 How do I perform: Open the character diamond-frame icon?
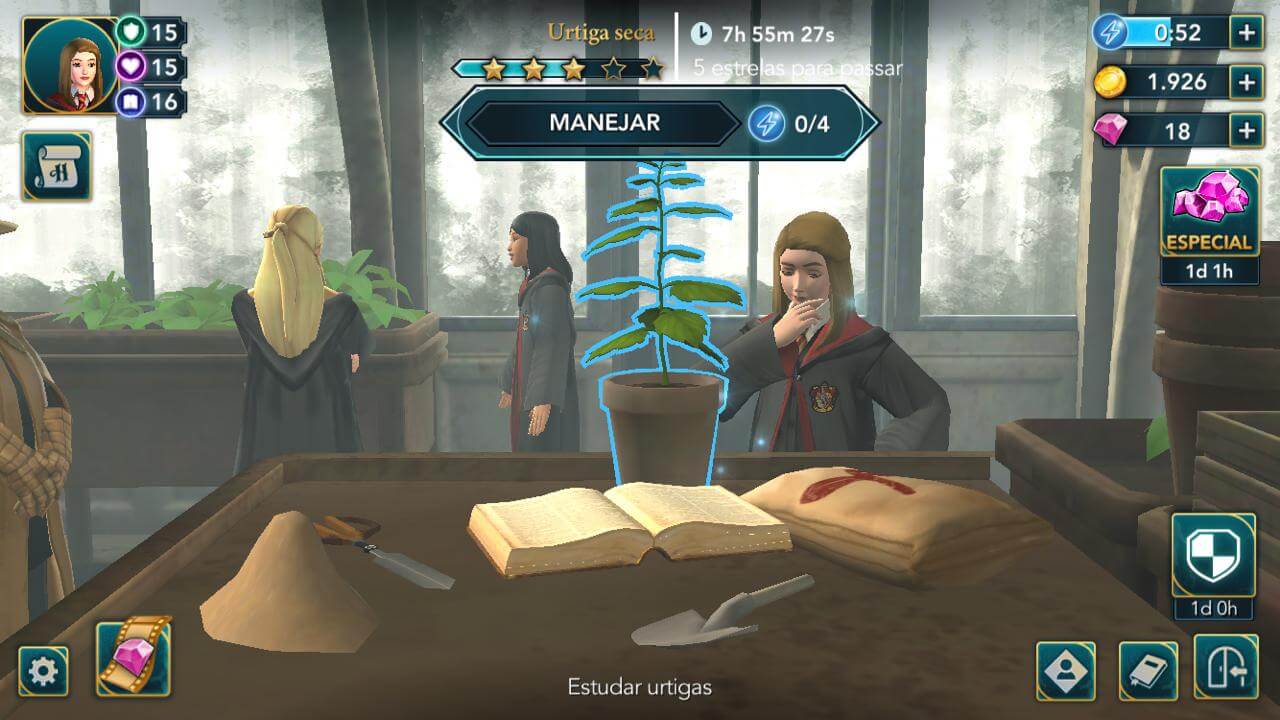[x=1065, y=670]
